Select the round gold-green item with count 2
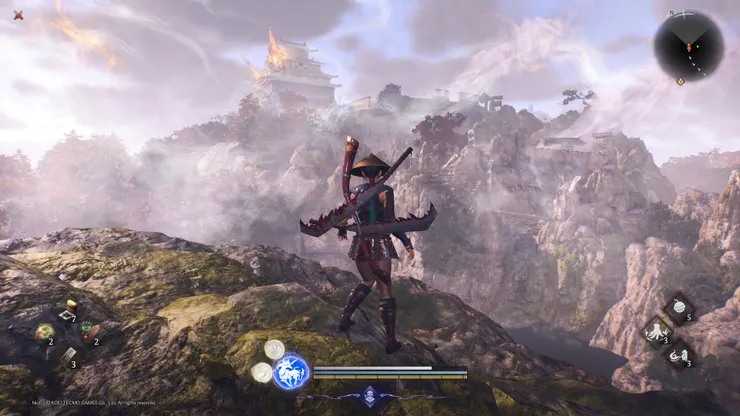Viewport: 740px width, 416px height. coord(45,332)
